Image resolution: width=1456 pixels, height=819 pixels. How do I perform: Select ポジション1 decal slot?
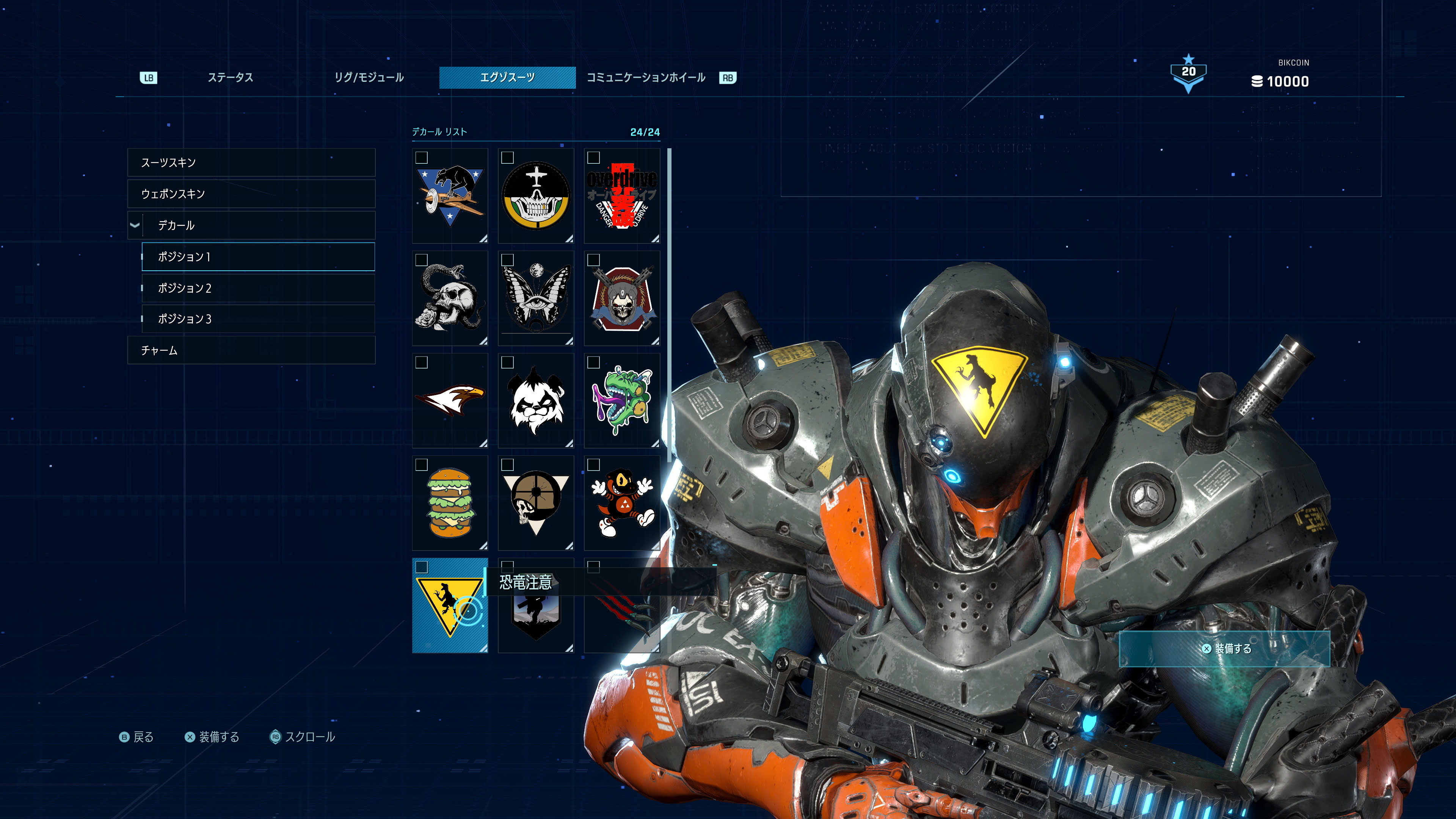(258, 257)
